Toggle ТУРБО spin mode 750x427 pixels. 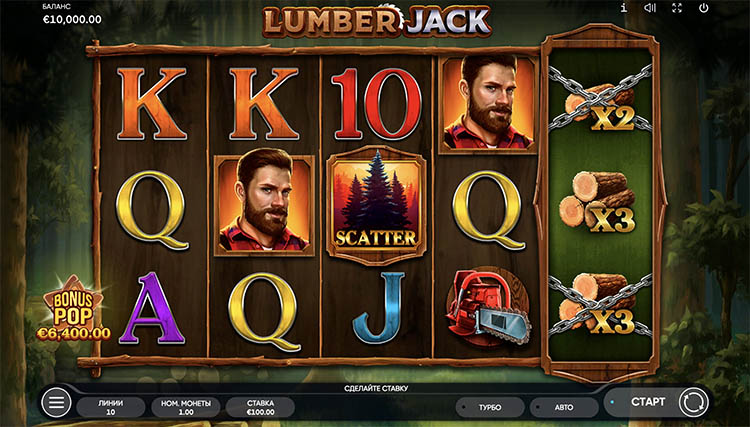pos(489,408)
